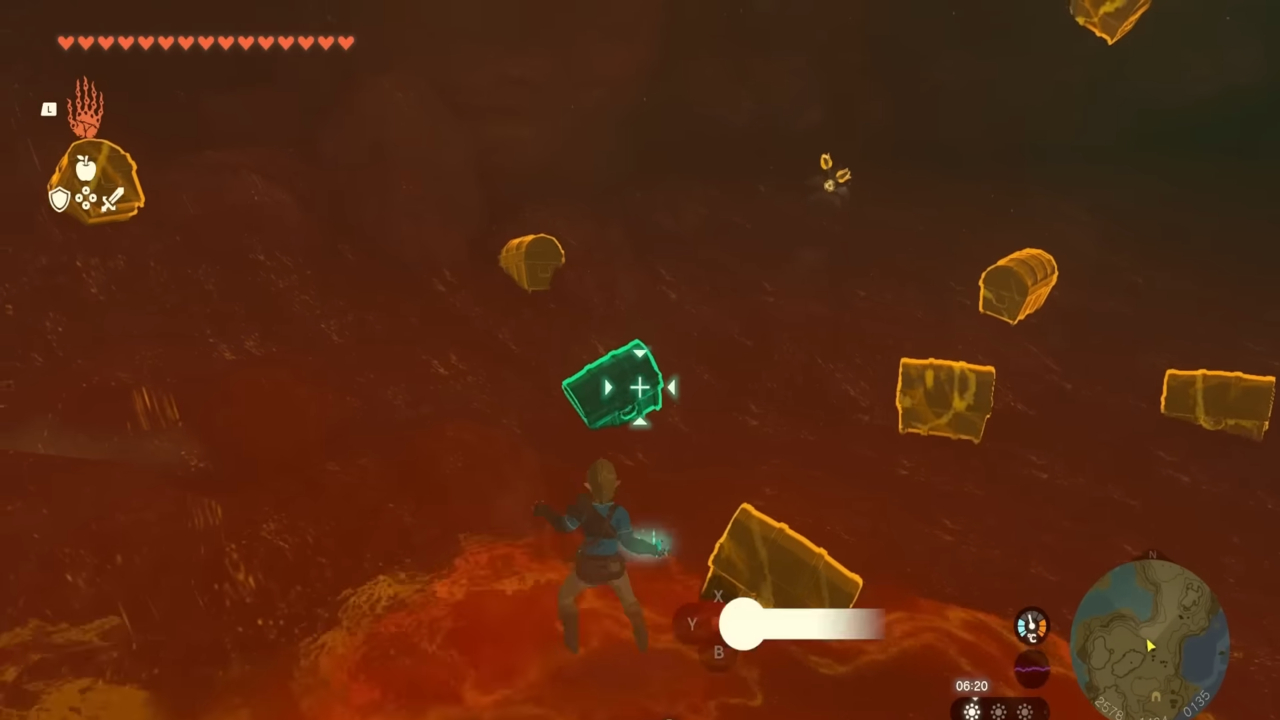The image size is (1280, 720).
Task: Click the L button prompt badge
Action: (49, 110)
